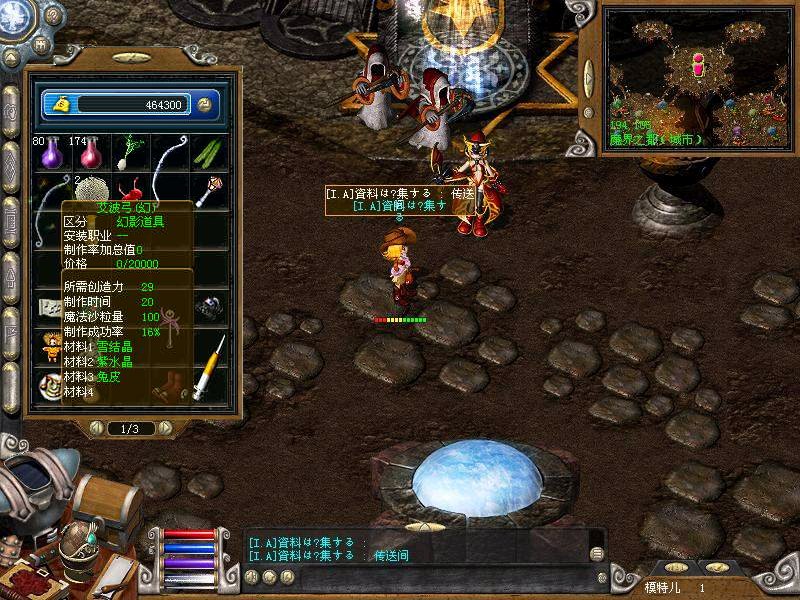Image resolution: width=800 pixels, height=600 pixels.
Task: Go to the previous inventory page
Action: (x=97, y=428)
